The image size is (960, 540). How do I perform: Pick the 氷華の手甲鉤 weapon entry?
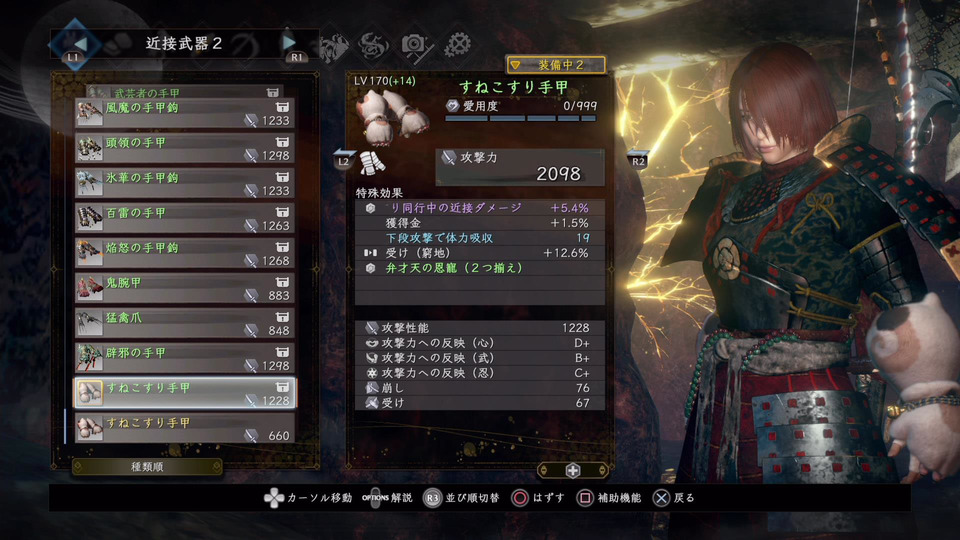tap(185, 184)
